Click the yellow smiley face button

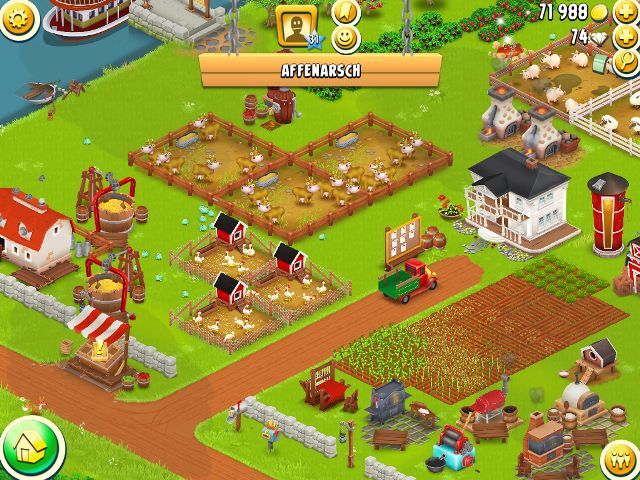pyautogui.click(x=345, y=39)
